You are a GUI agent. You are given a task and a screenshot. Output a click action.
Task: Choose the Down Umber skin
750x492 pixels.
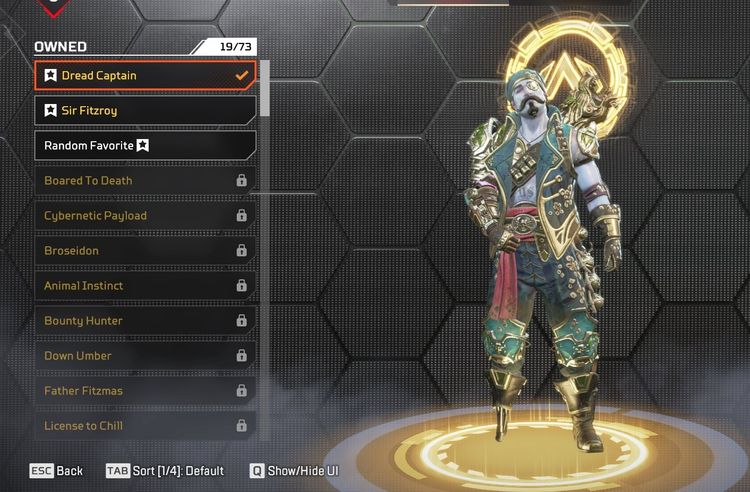click(x=145, y=356)
